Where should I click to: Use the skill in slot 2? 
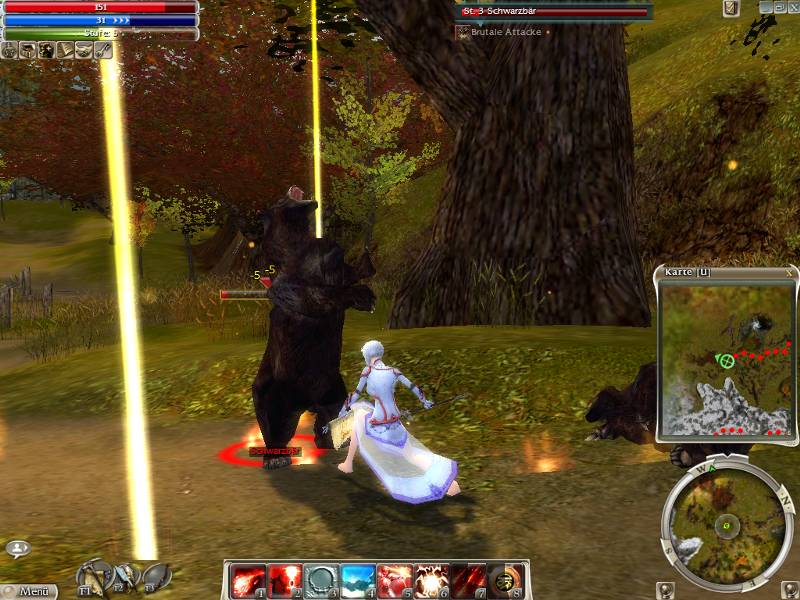tap(285, 580)
